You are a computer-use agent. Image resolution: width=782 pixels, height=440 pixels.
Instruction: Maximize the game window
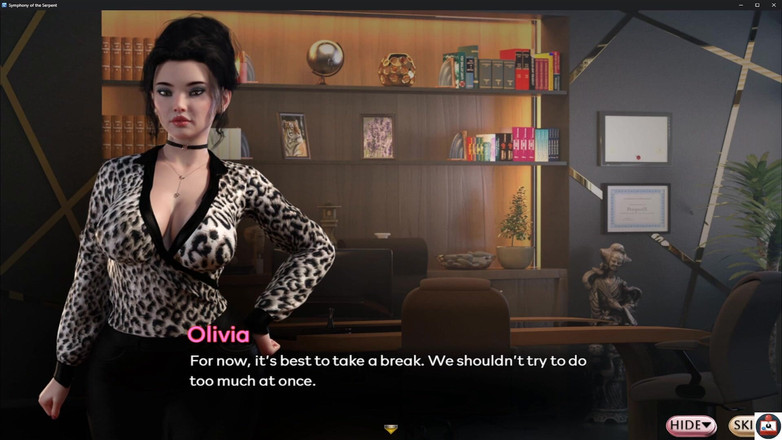pos(757,5)
